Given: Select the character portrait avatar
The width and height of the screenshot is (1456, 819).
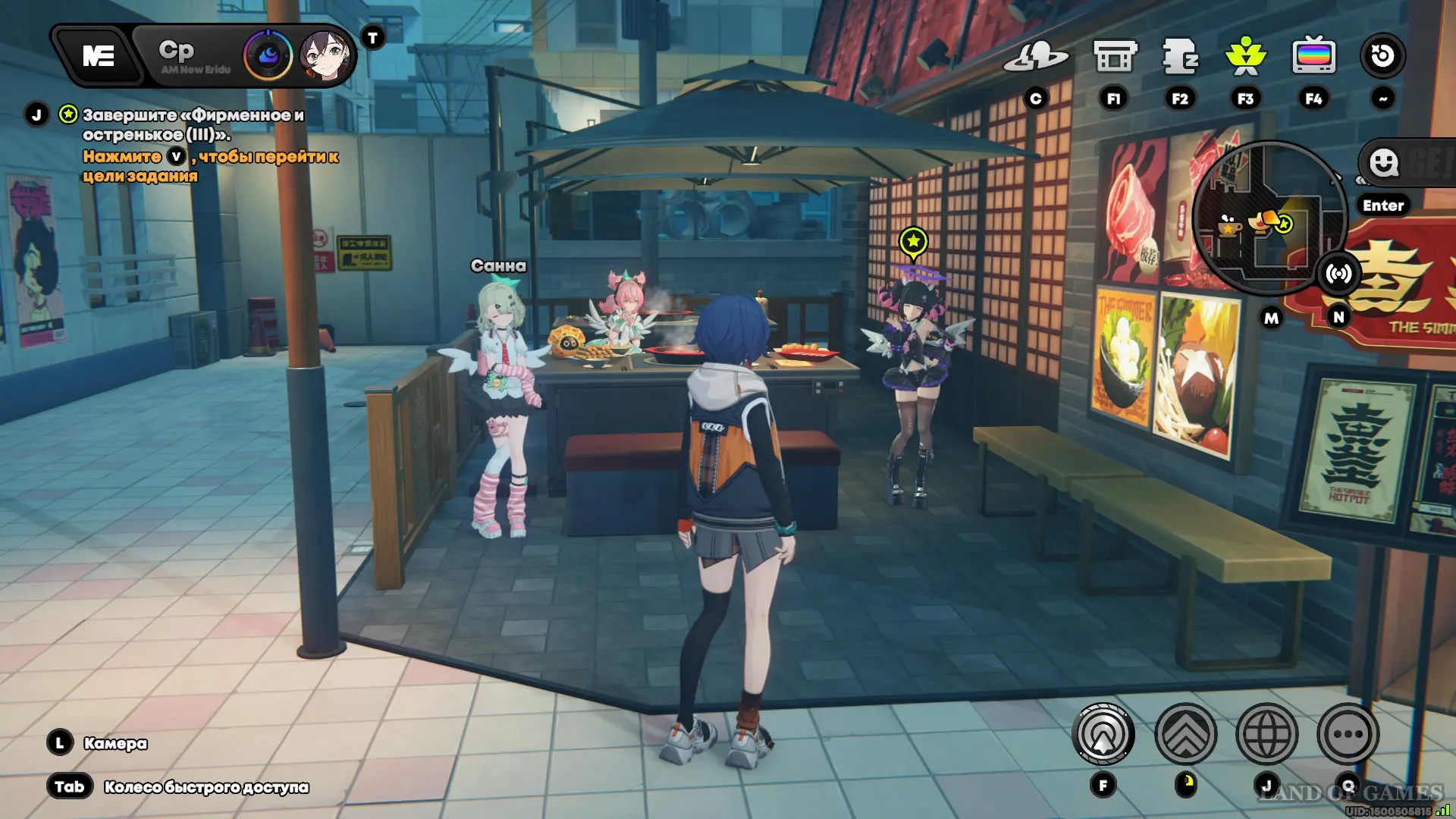Looking at the screenshot, I should pyautogui.click(x=327, y=56).
